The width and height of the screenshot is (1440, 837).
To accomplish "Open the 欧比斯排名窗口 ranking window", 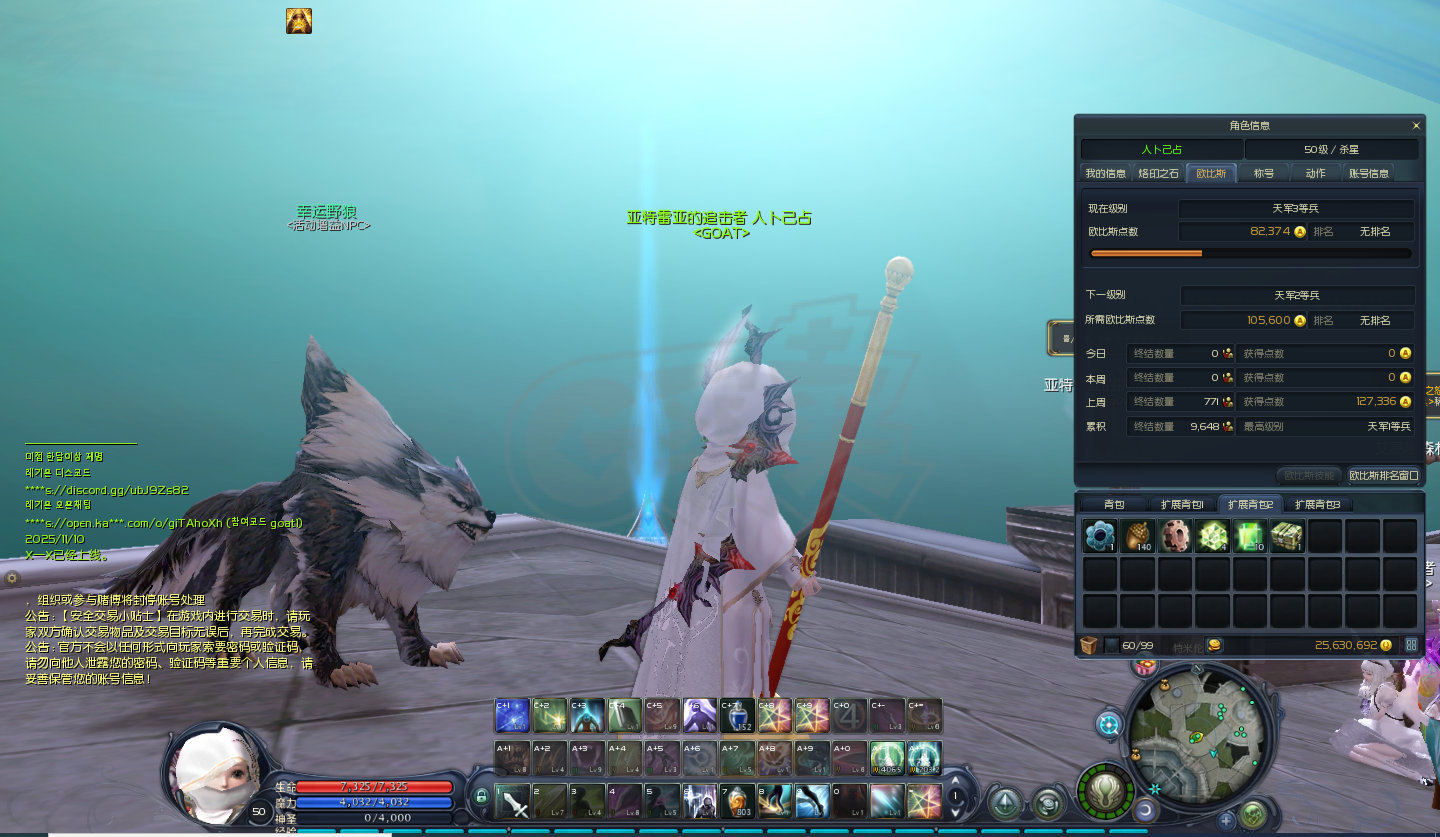I will point(1384,475).
